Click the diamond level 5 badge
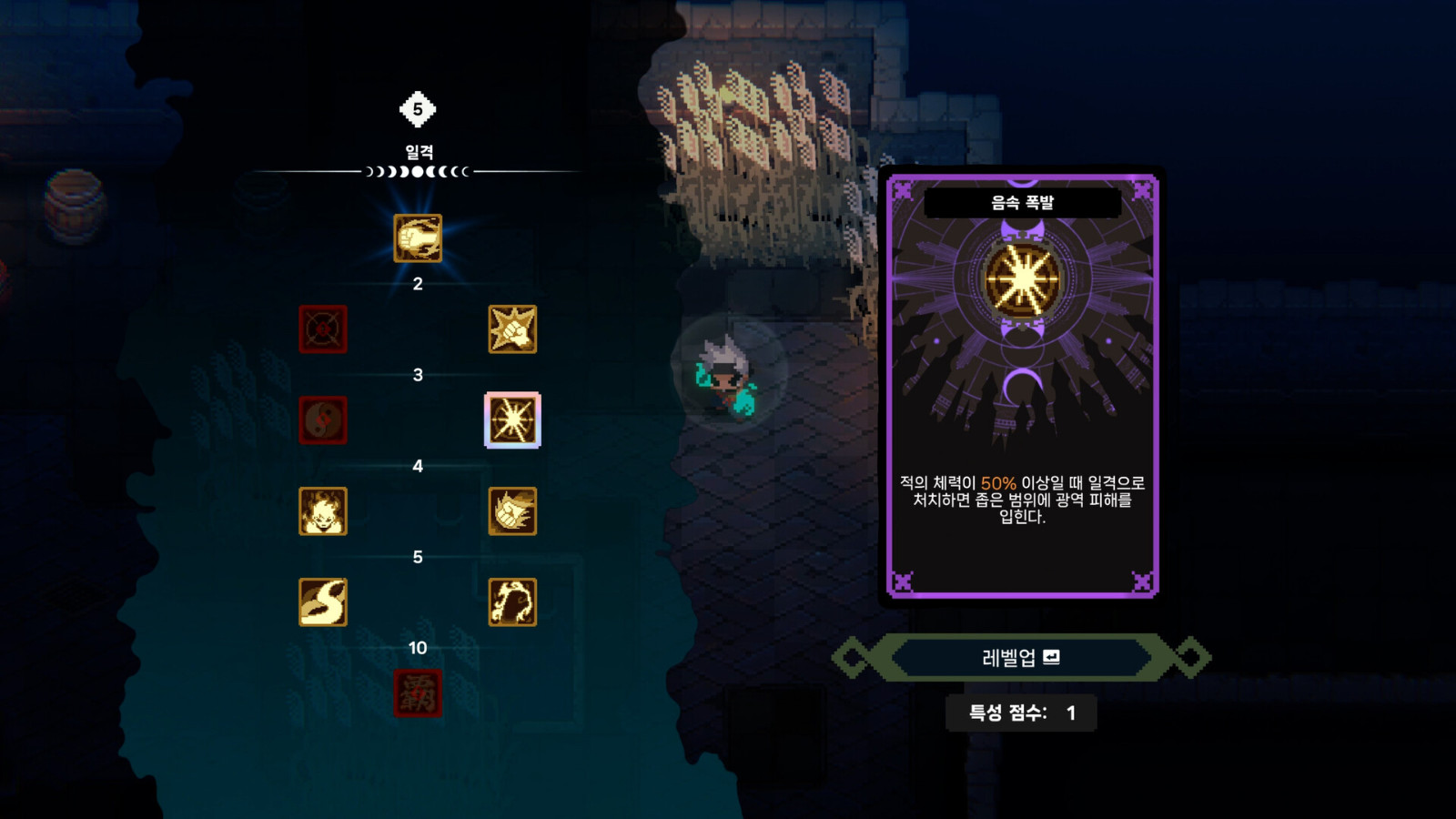 tap(417, 108)
